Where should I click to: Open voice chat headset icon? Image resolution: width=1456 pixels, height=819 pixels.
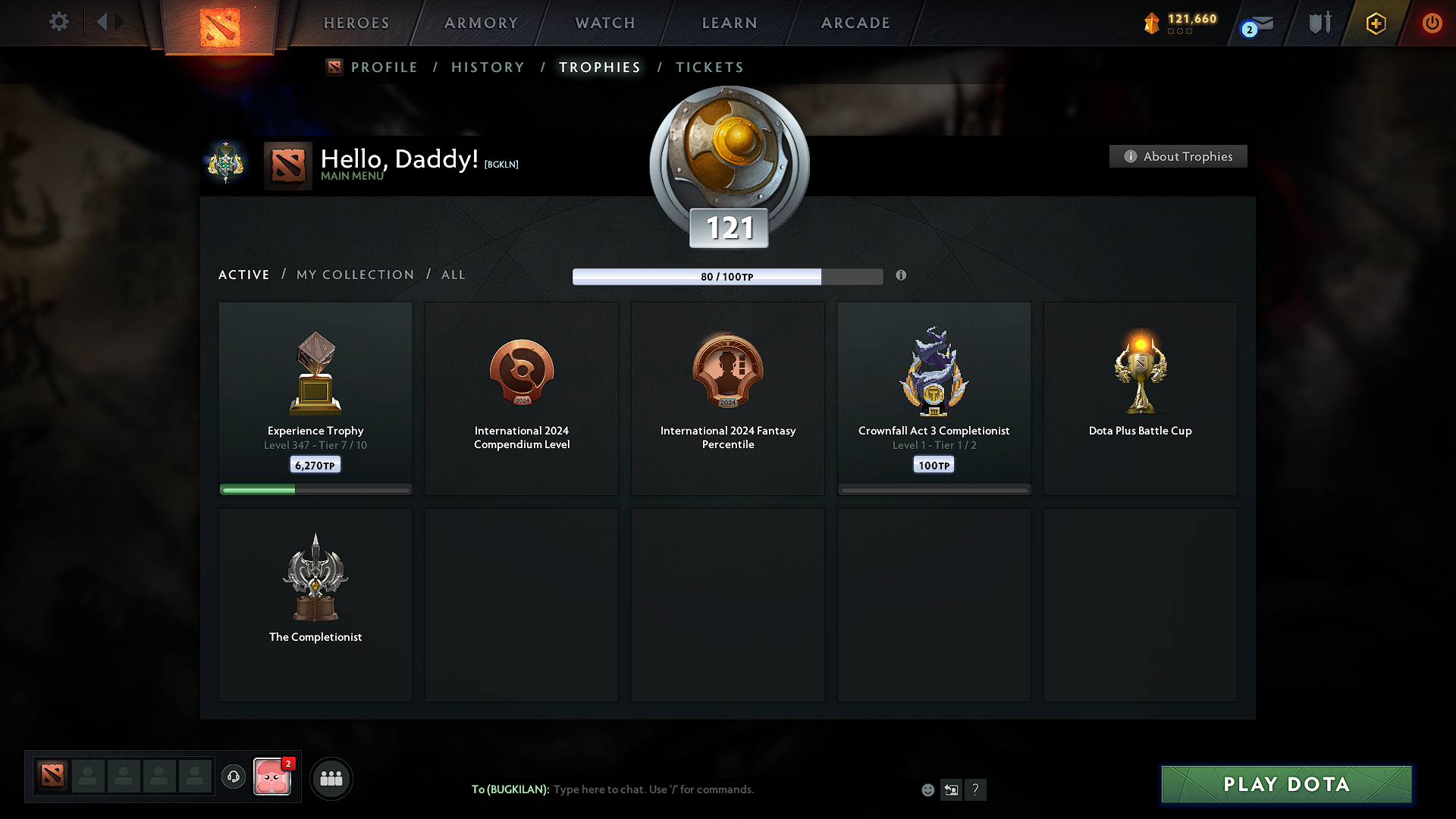pos(234,777)
